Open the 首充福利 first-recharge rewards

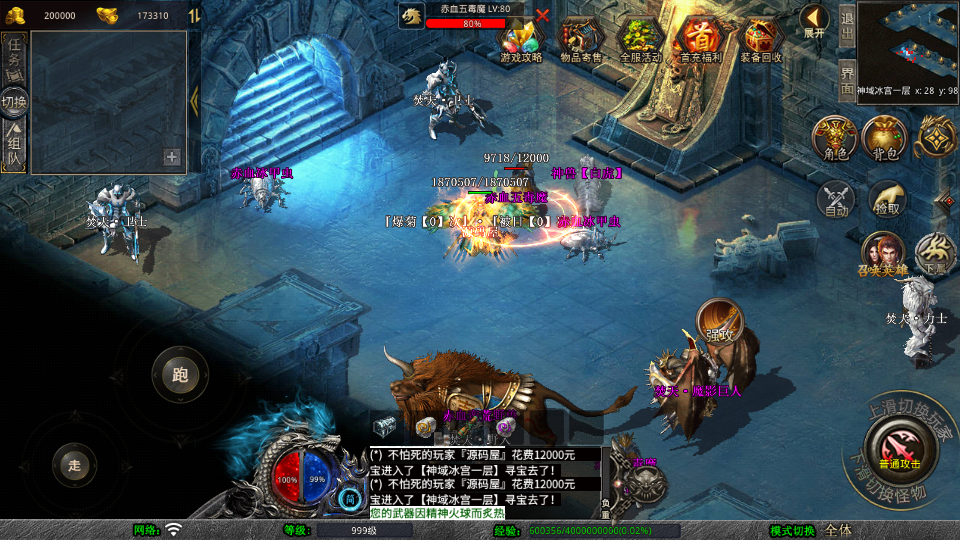(x=700, y=40)
